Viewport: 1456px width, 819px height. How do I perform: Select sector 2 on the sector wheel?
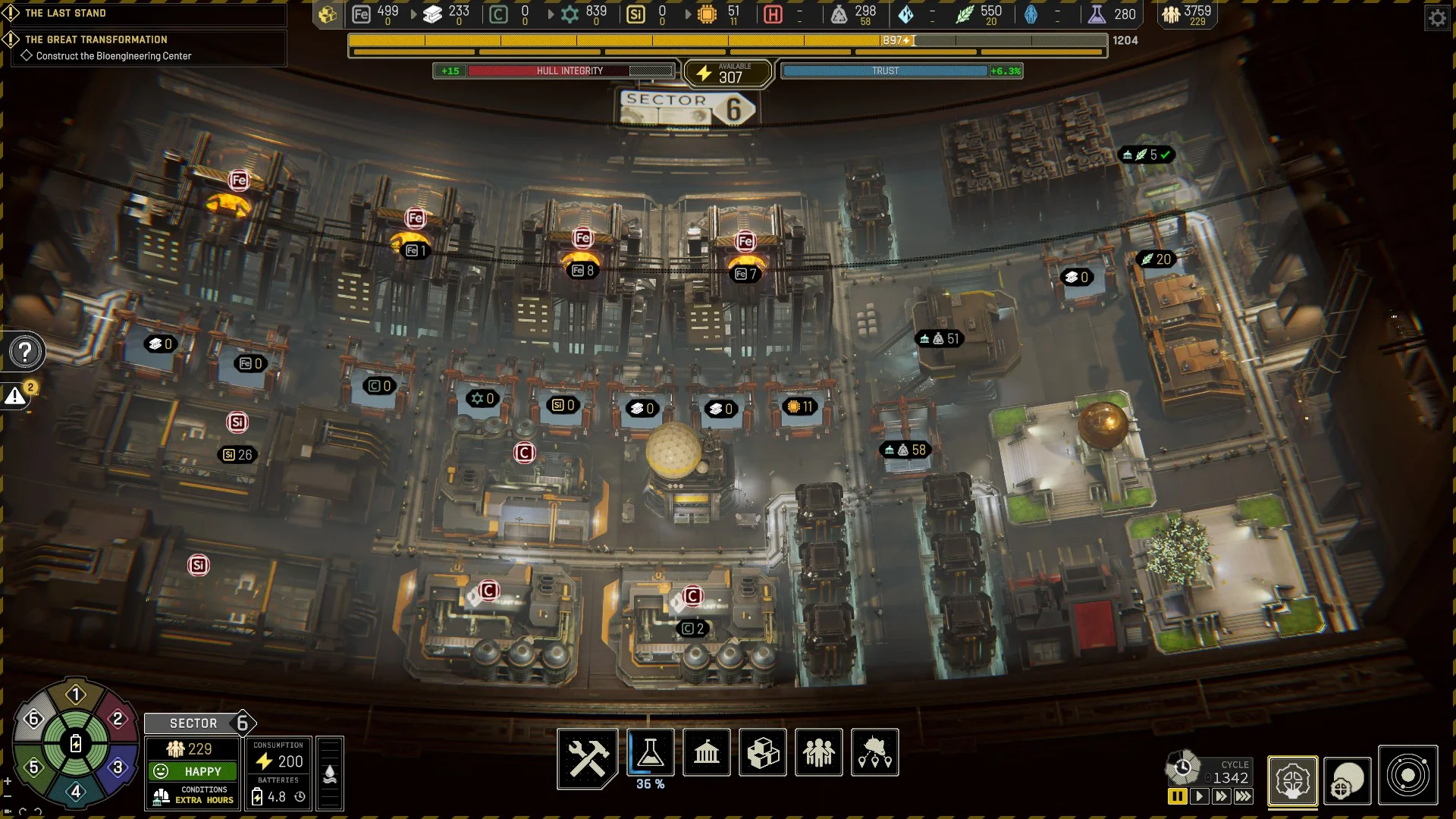tap(118, 719)
